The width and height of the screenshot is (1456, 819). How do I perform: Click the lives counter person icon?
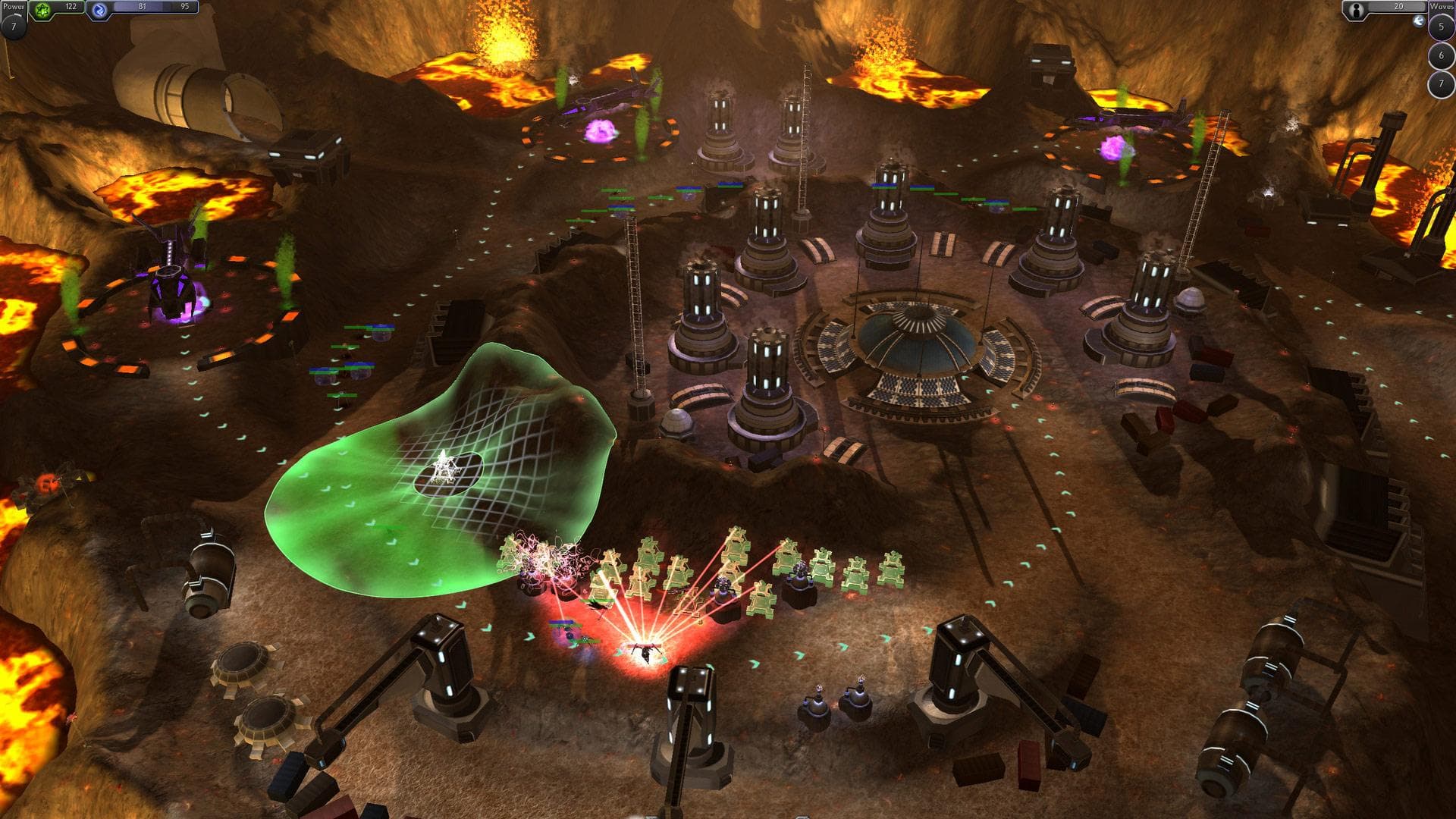(x=1356, y=11)
